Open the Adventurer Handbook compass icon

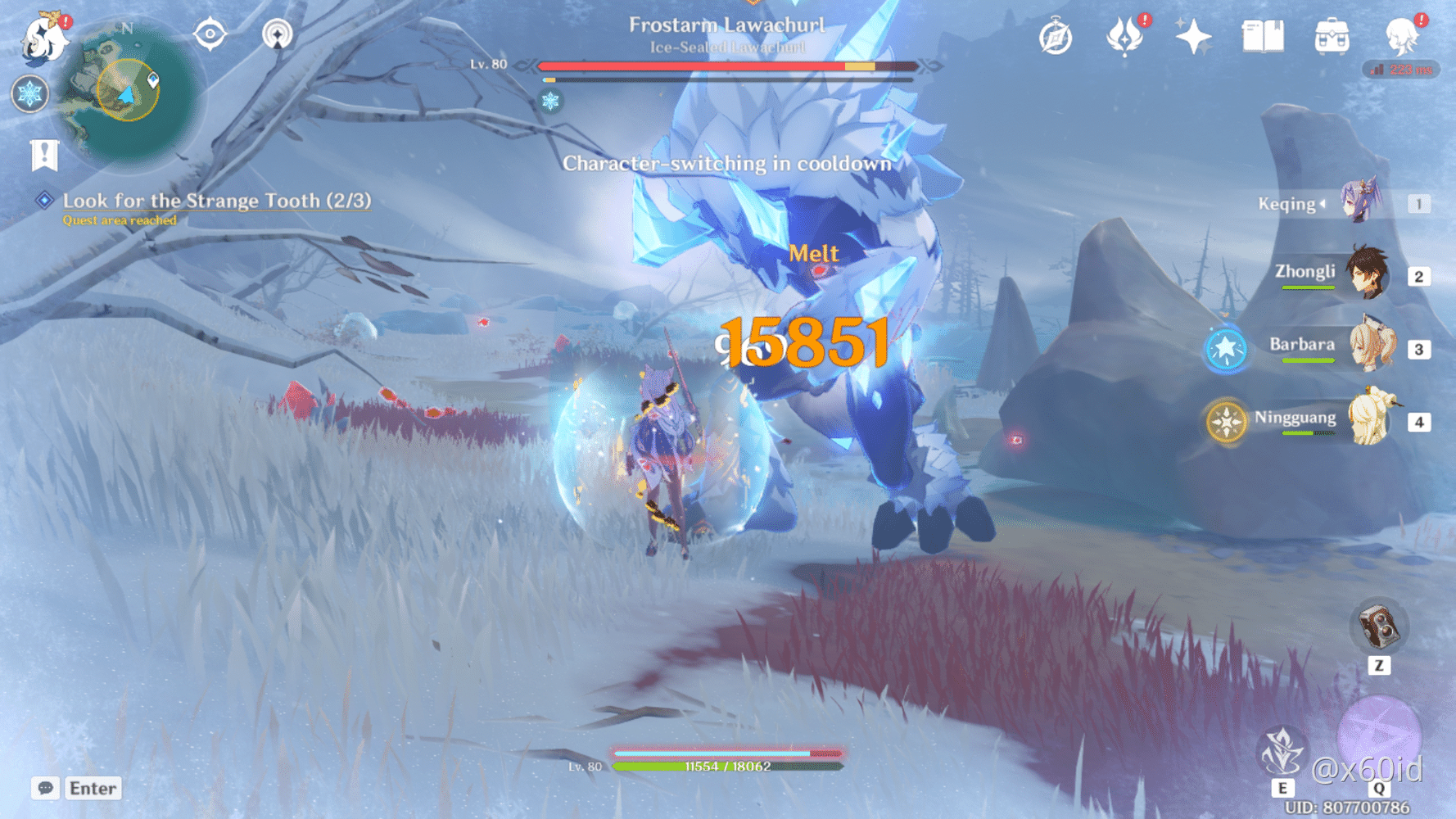(x=1056, y=36)
